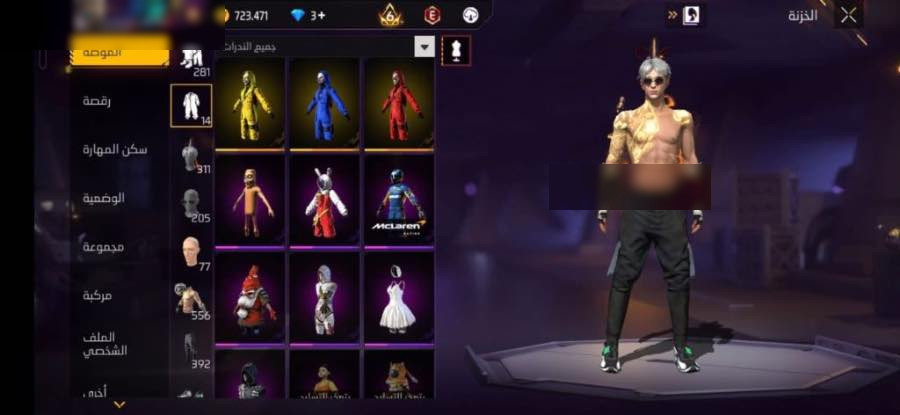Choose the white suit bundle subcategory

(190, 105)
